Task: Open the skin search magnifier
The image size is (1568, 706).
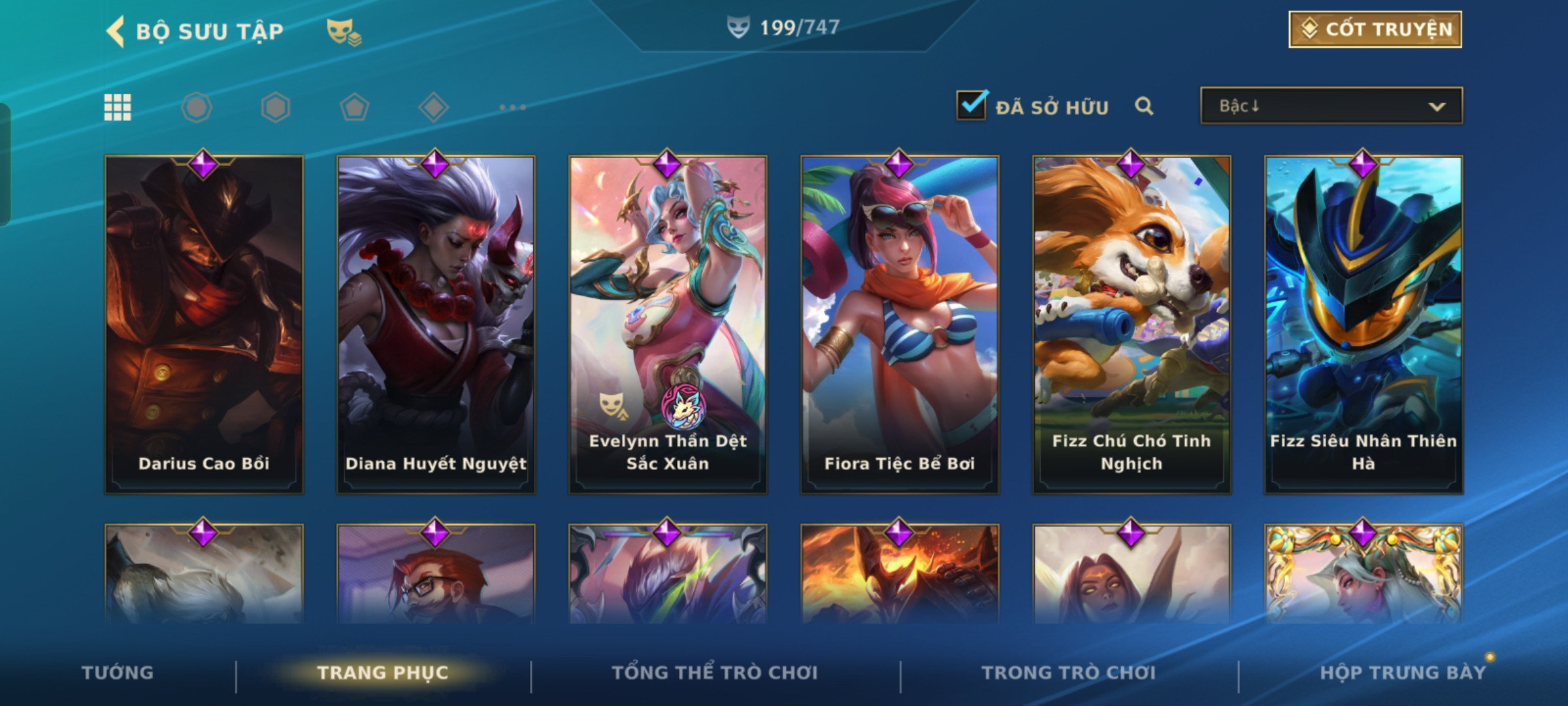Action: [1143, 106]
